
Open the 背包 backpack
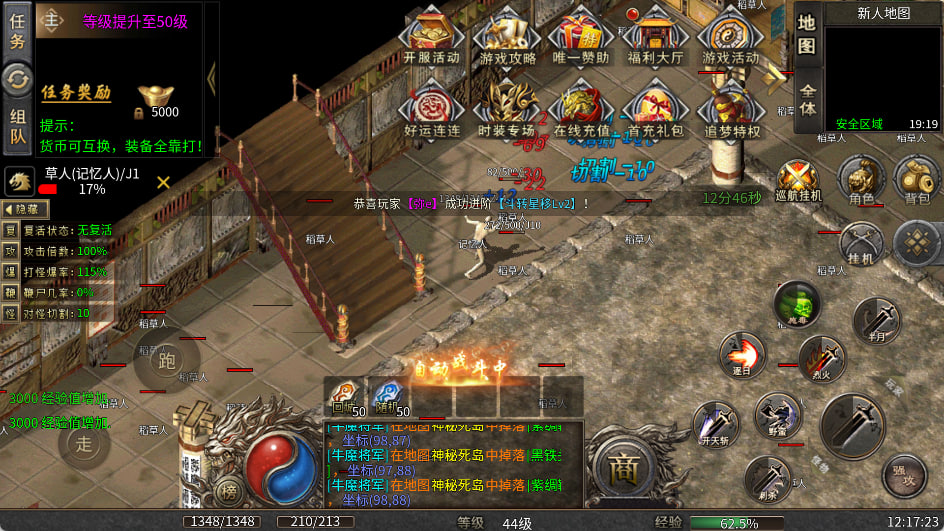[x=916, y=180]
